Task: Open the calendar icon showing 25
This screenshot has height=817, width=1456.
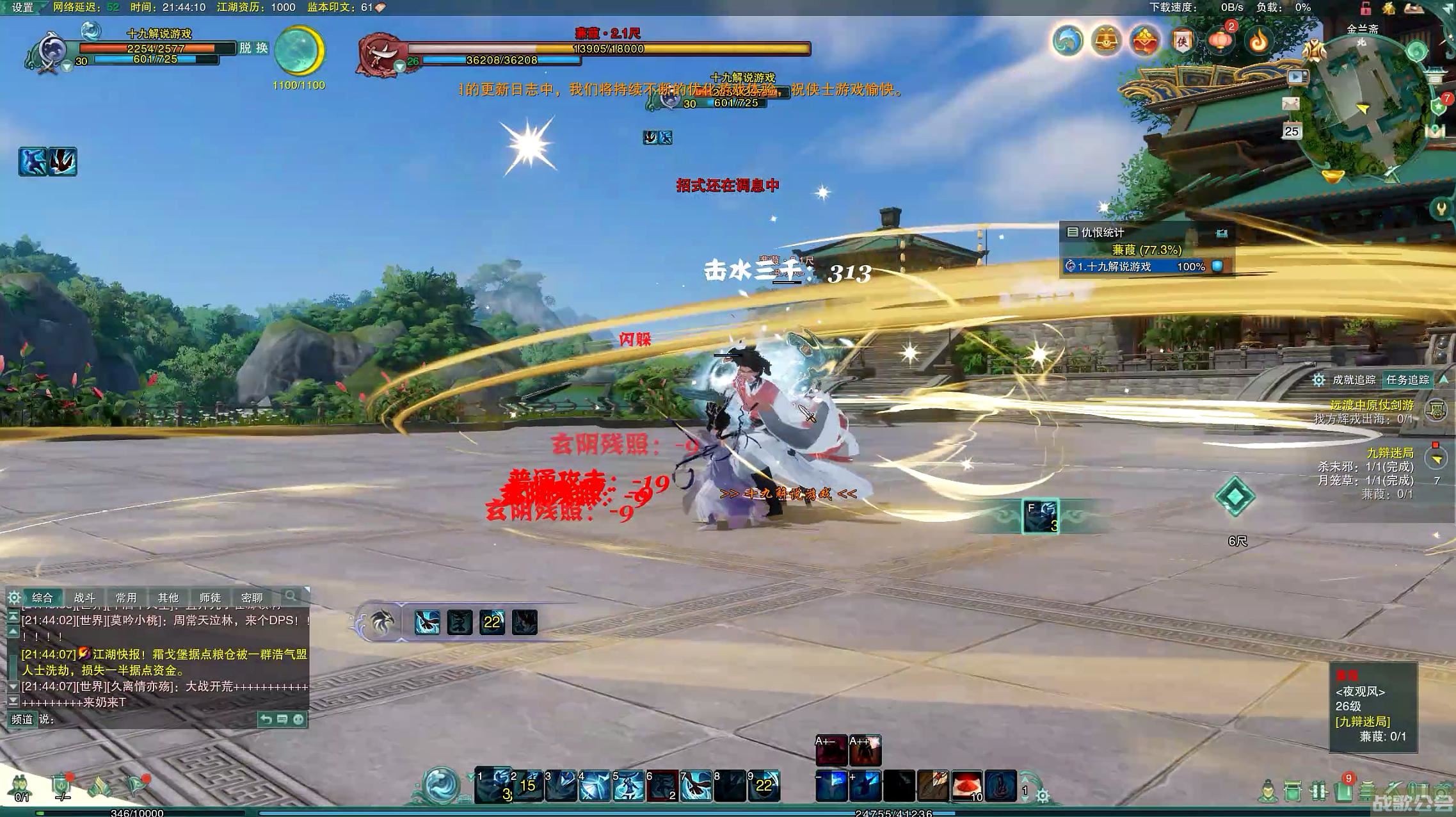Action: click(x=1292, y=131)
